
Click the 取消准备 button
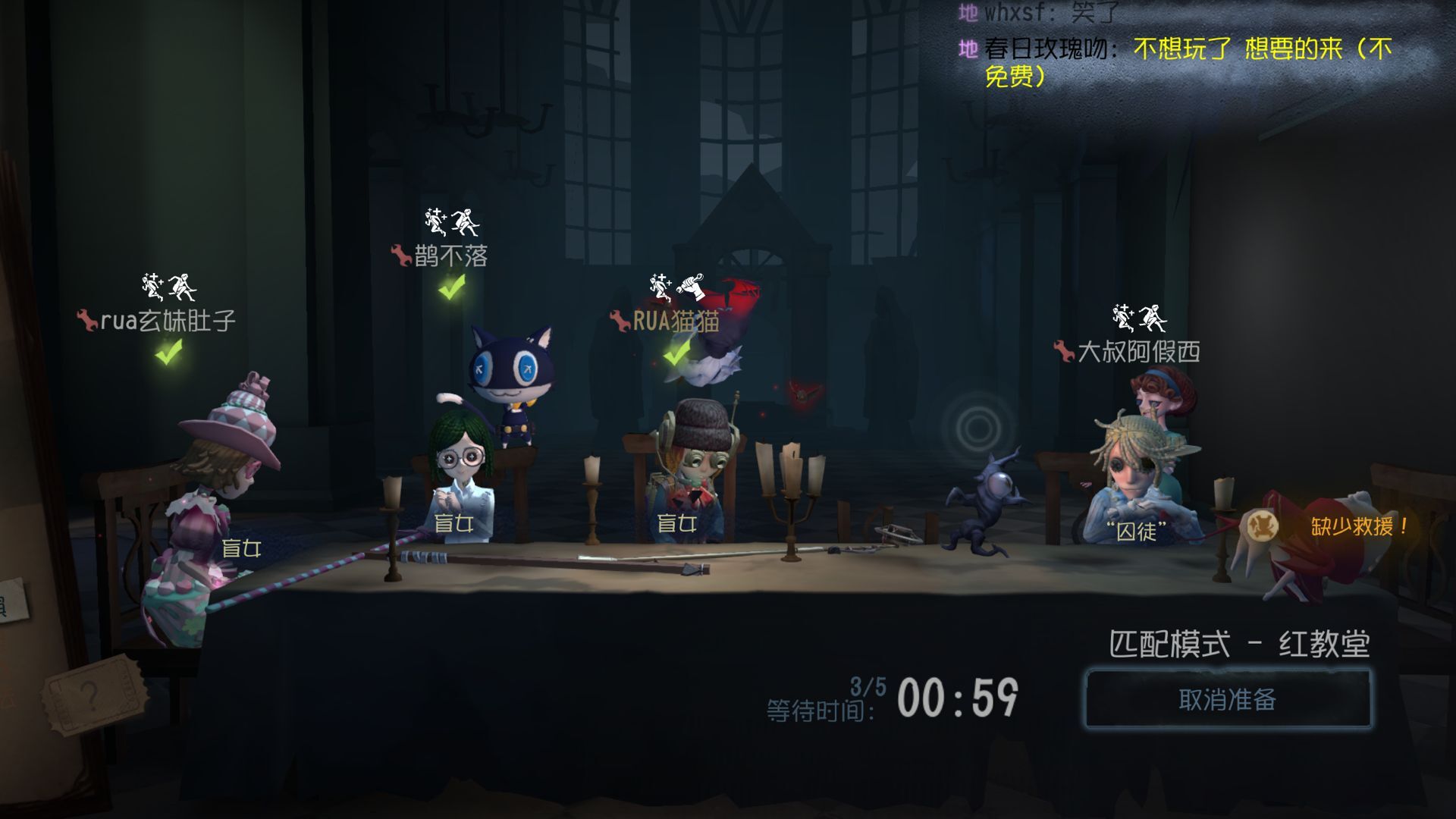pos(1227,699)
